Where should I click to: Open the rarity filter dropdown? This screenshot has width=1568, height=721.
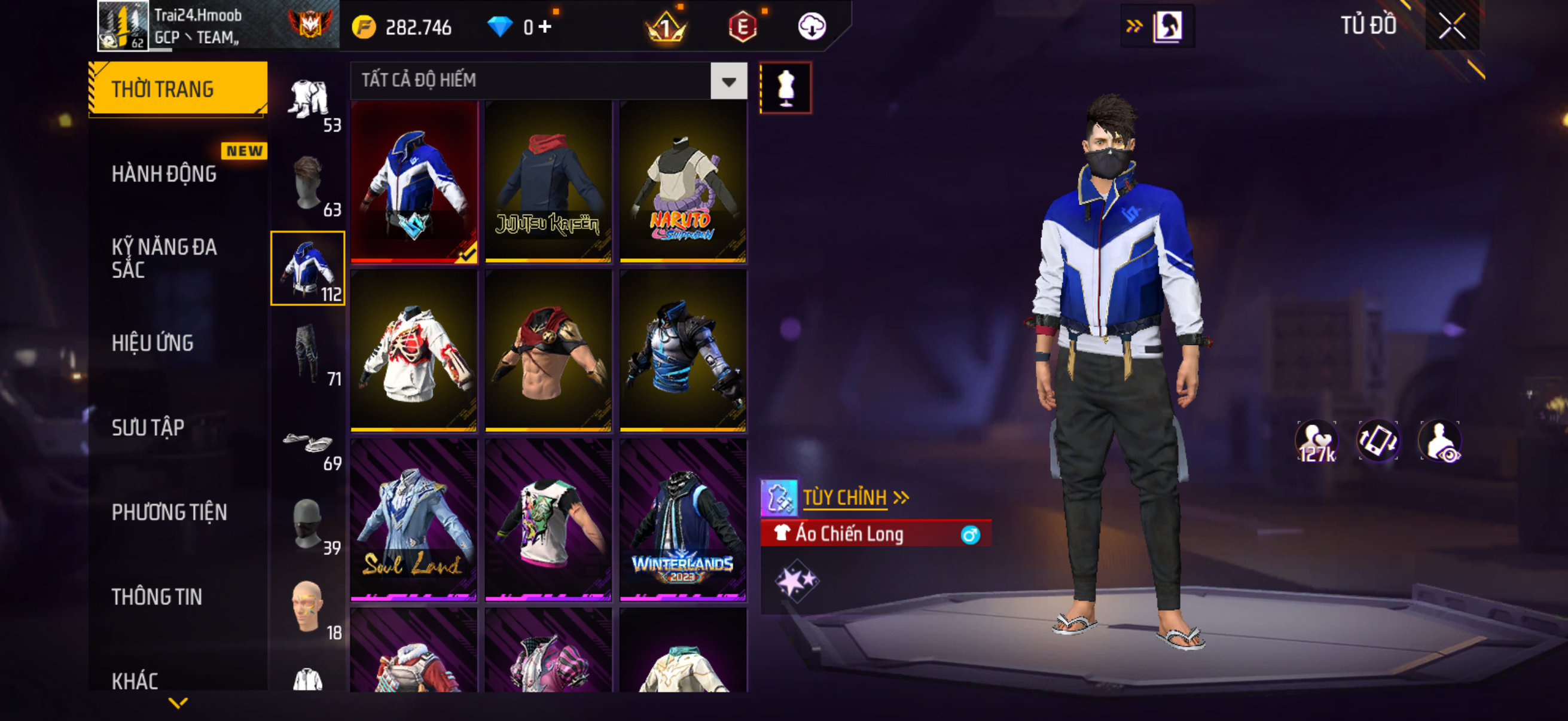pos(728,81)
